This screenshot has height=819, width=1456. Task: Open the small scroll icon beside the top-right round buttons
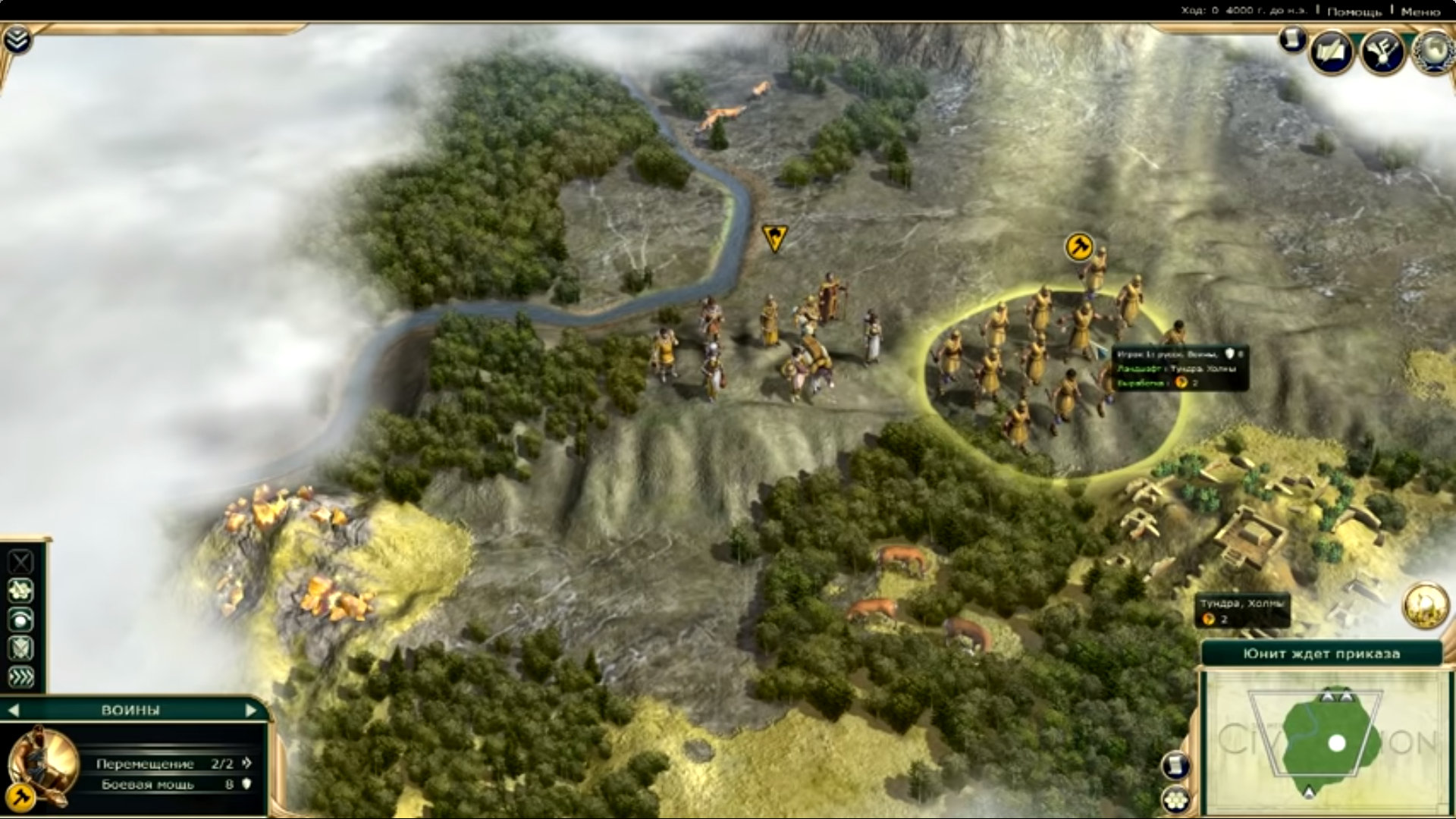click(1292, 39)
